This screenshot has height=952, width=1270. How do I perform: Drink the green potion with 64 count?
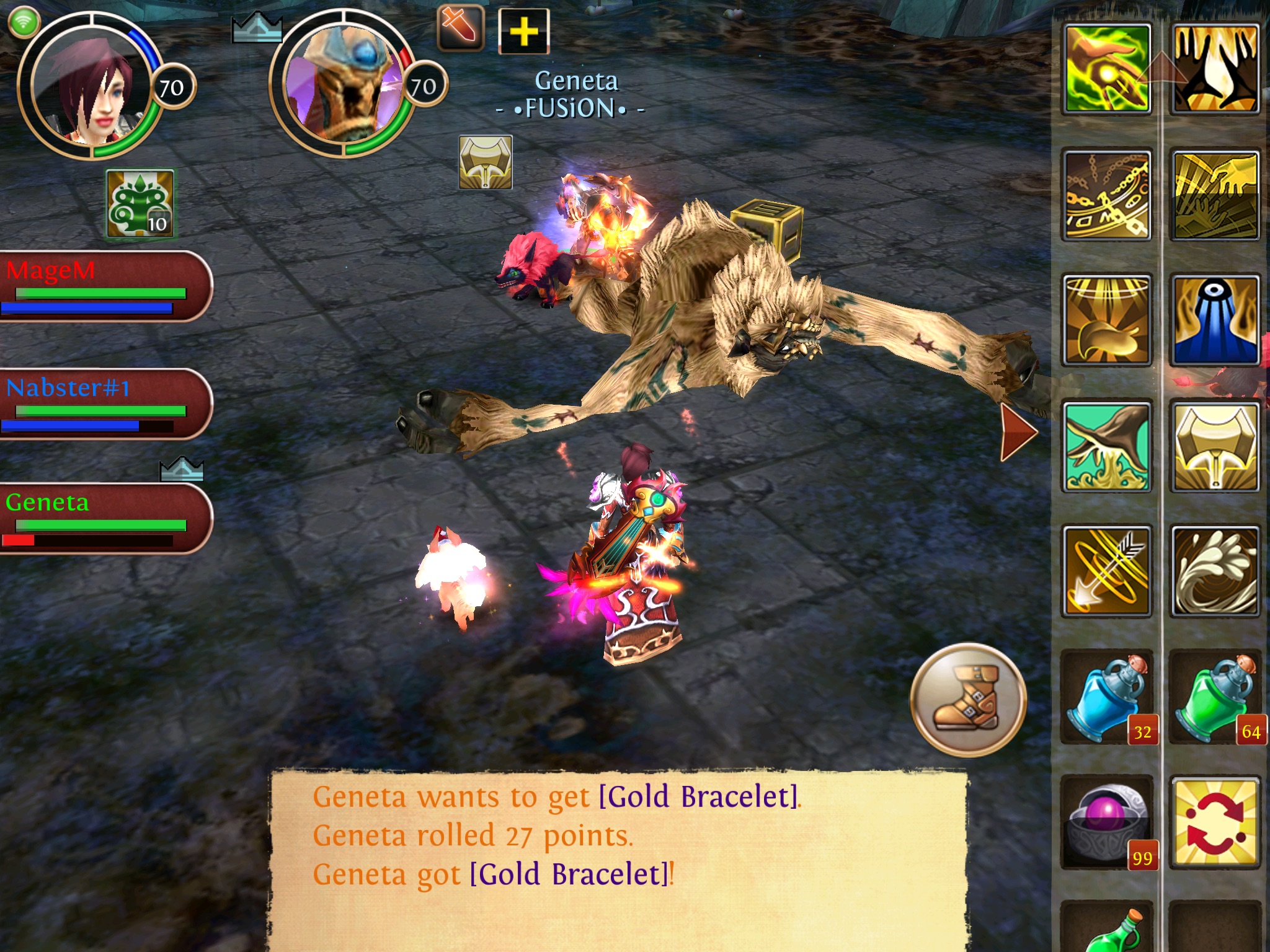point(1215,697)
